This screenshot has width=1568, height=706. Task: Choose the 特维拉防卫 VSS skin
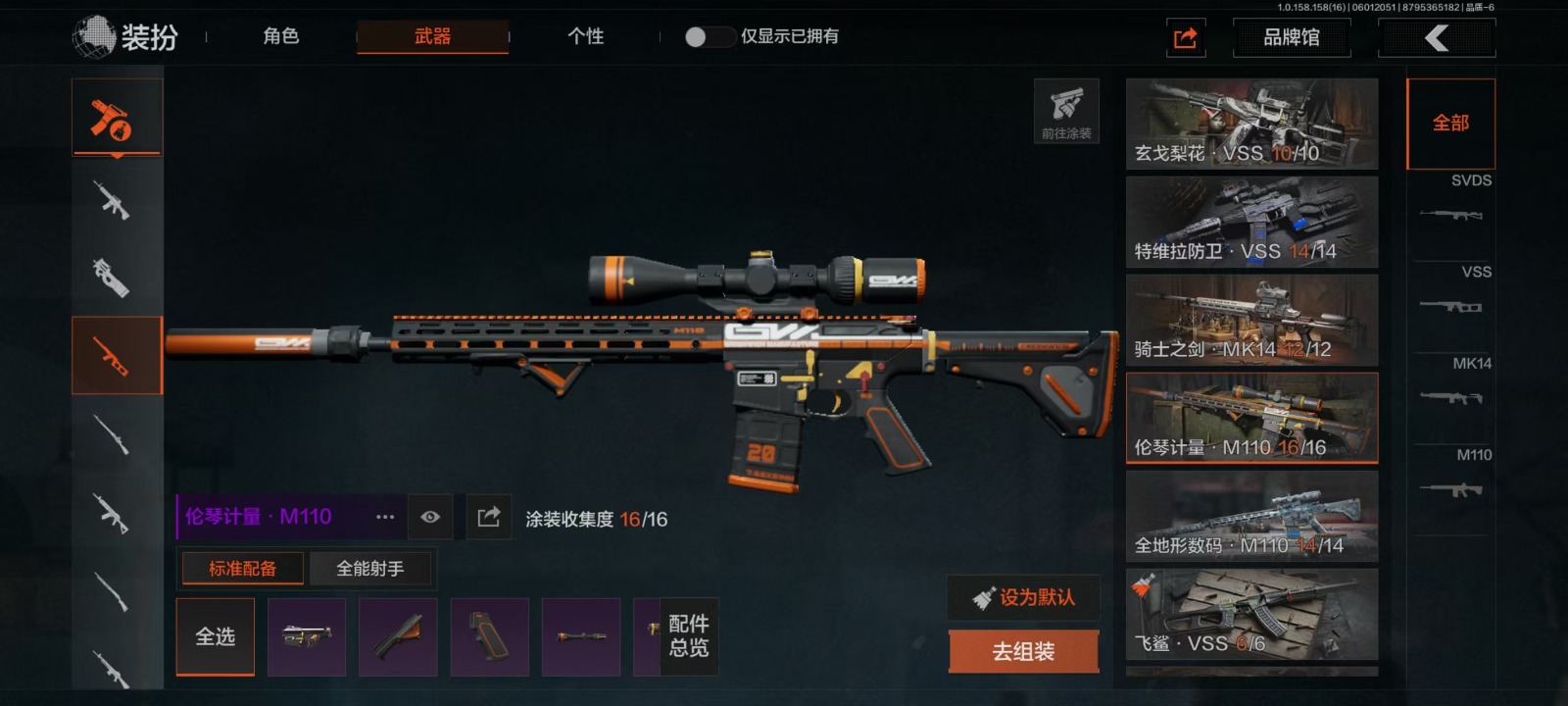click(x=1251, y=223)
